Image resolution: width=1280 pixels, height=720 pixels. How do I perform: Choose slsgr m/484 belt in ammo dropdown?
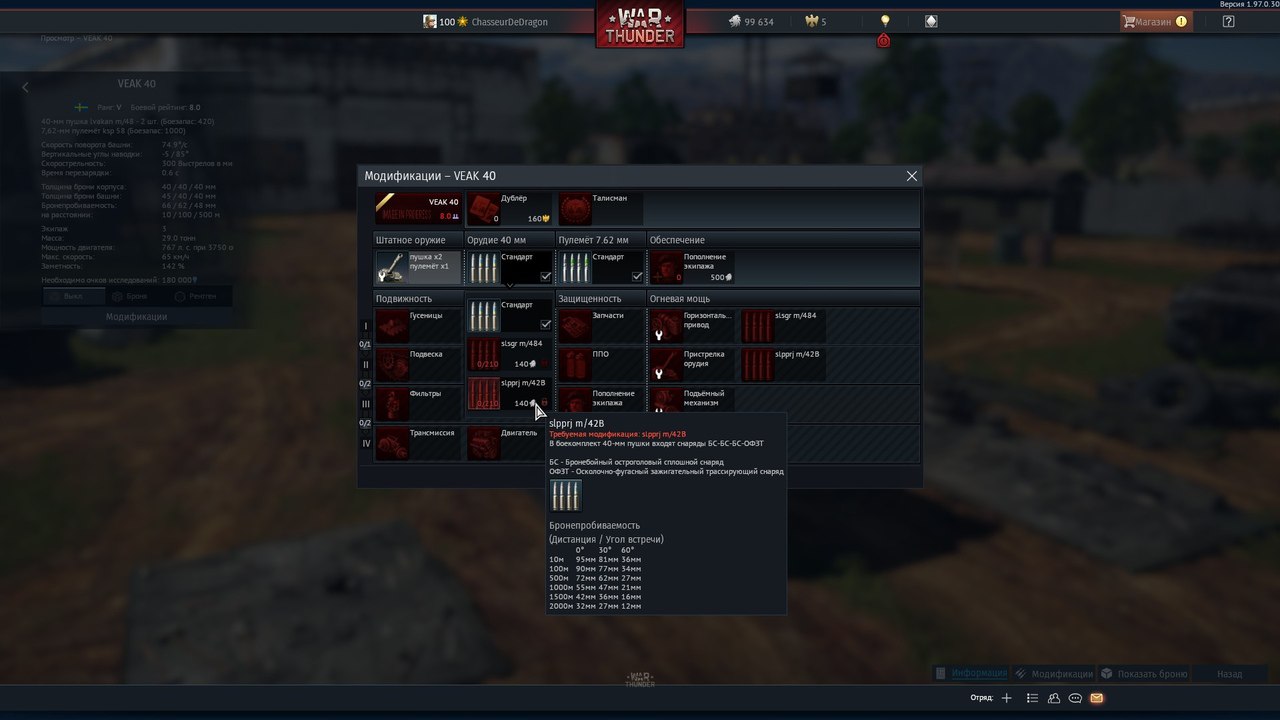(509, 354)
